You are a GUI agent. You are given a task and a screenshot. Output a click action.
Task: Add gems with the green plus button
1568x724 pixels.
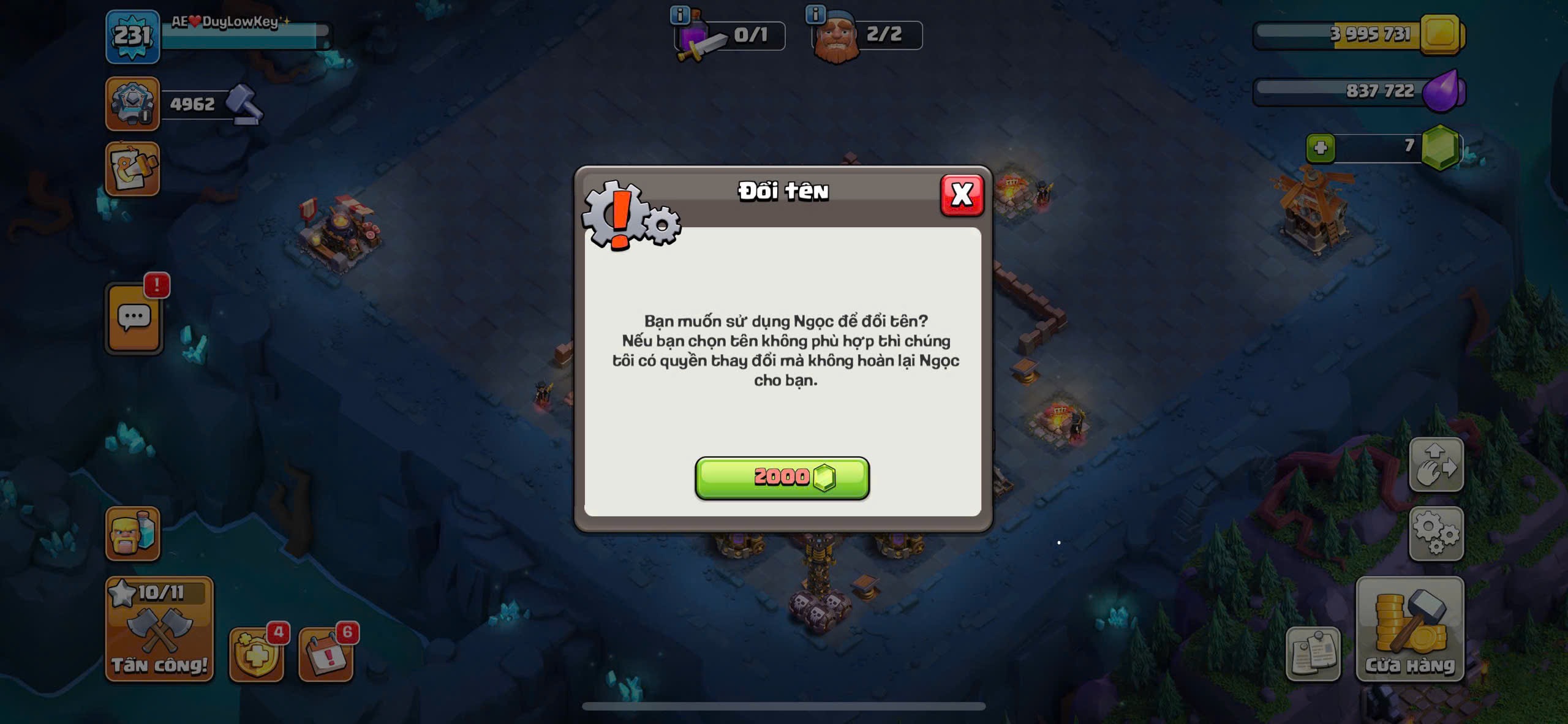tap(1320, 148)
